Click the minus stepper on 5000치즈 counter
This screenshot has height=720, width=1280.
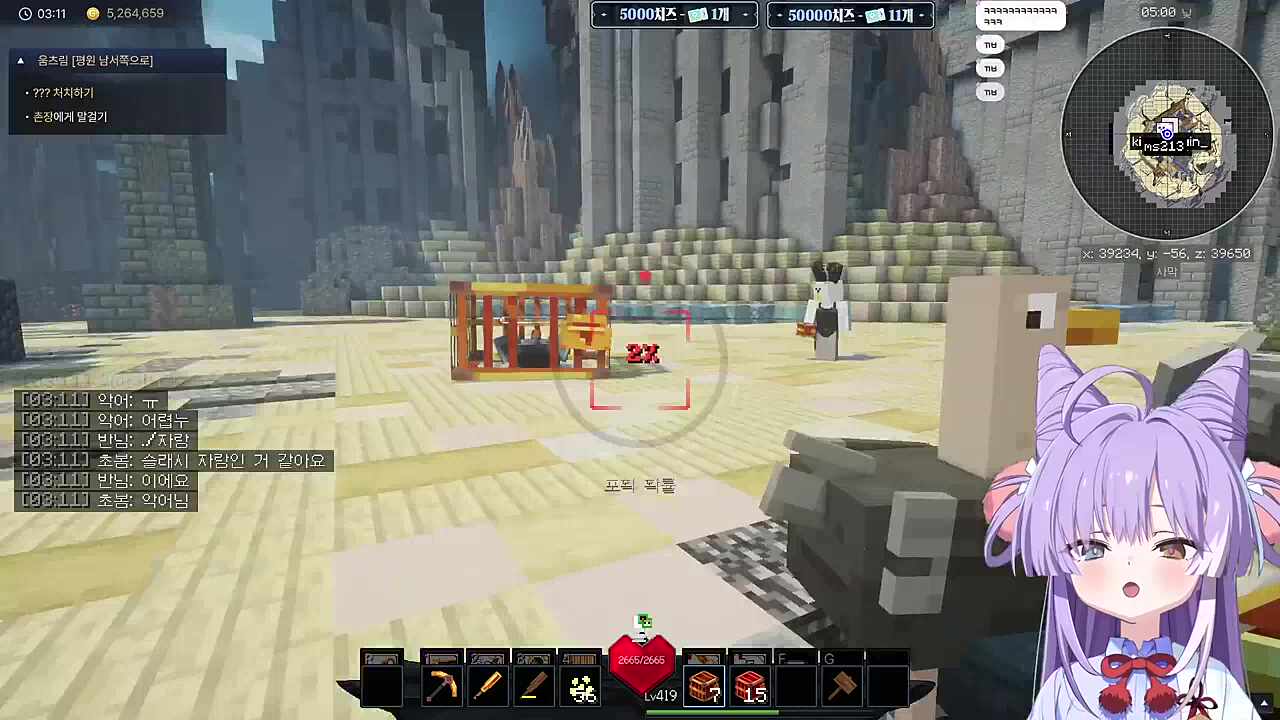click(x=603, y=15)
